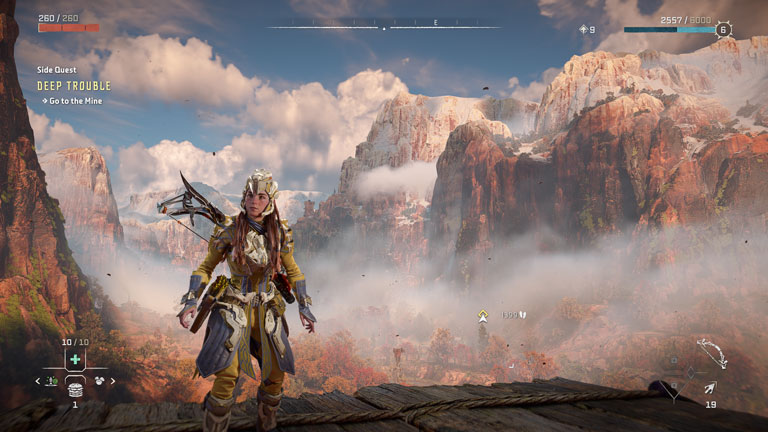Choose the green trap tool icon
This screenshot has width=768, height=432.
coord(51,381)
